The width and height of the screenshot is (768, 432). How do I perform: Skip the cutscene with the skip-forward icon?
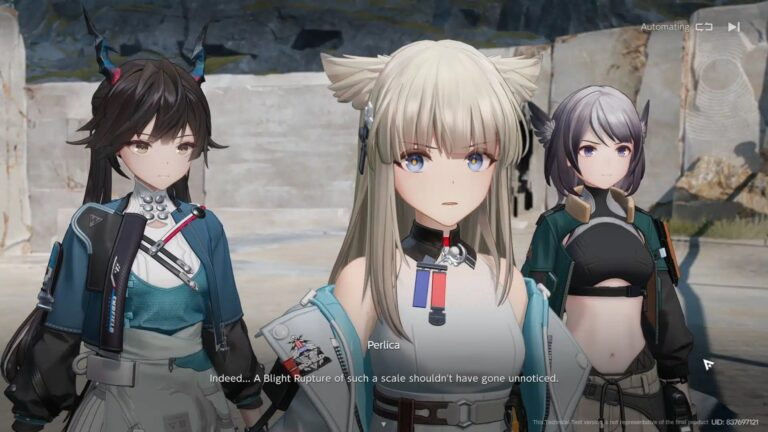pos(734,27)
